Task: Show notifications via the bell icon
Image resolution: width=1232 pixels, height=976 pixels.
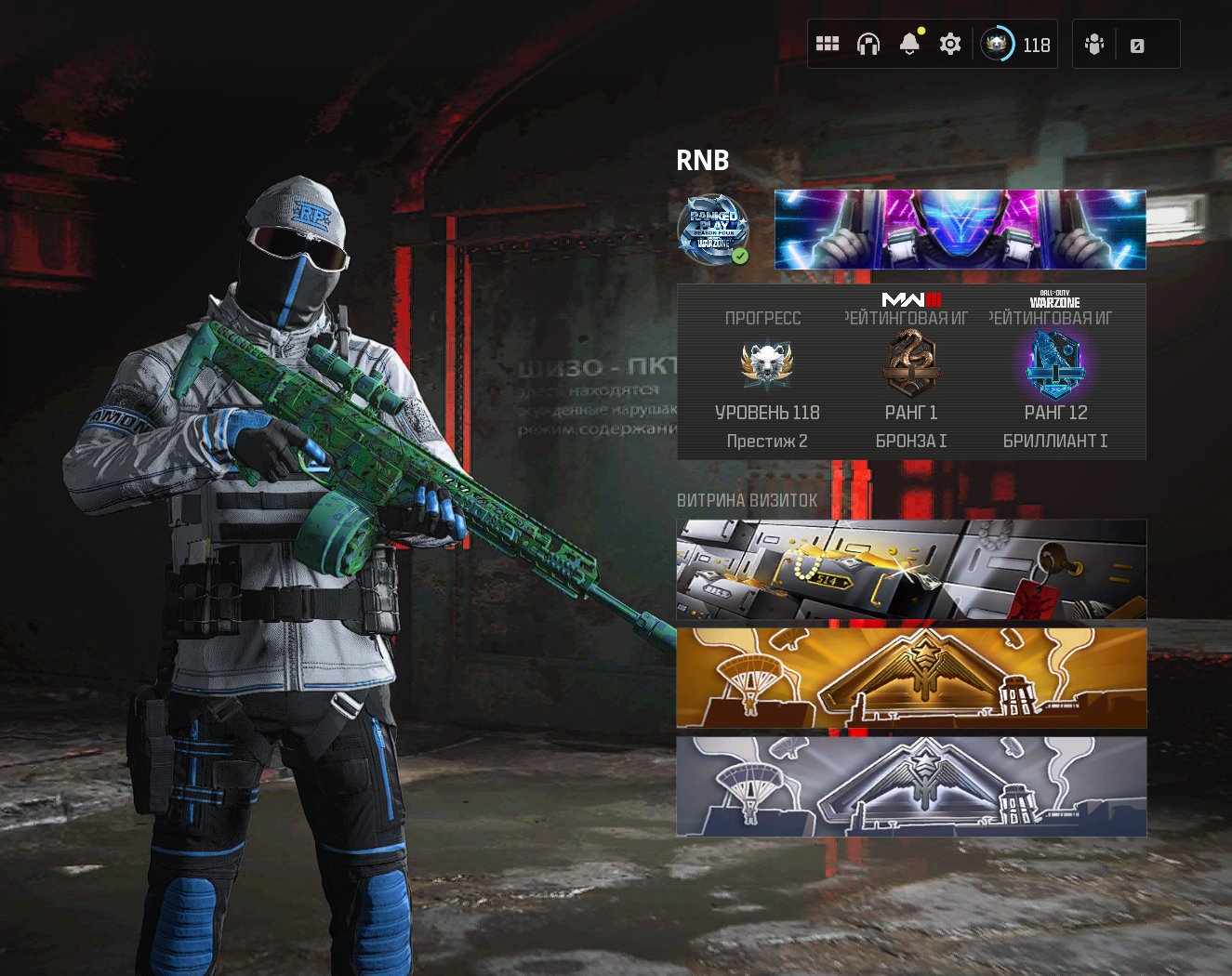Action: tap(909, 44)
